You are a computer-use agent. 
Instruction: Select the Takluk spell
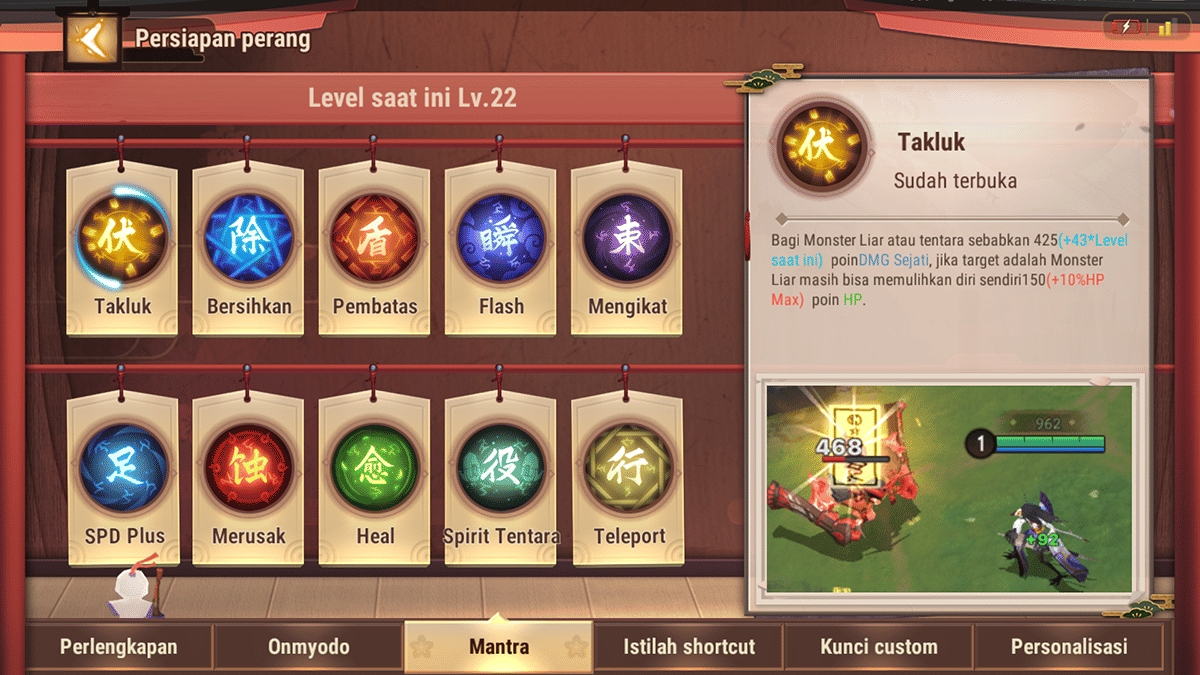click(x=122, y=240)
